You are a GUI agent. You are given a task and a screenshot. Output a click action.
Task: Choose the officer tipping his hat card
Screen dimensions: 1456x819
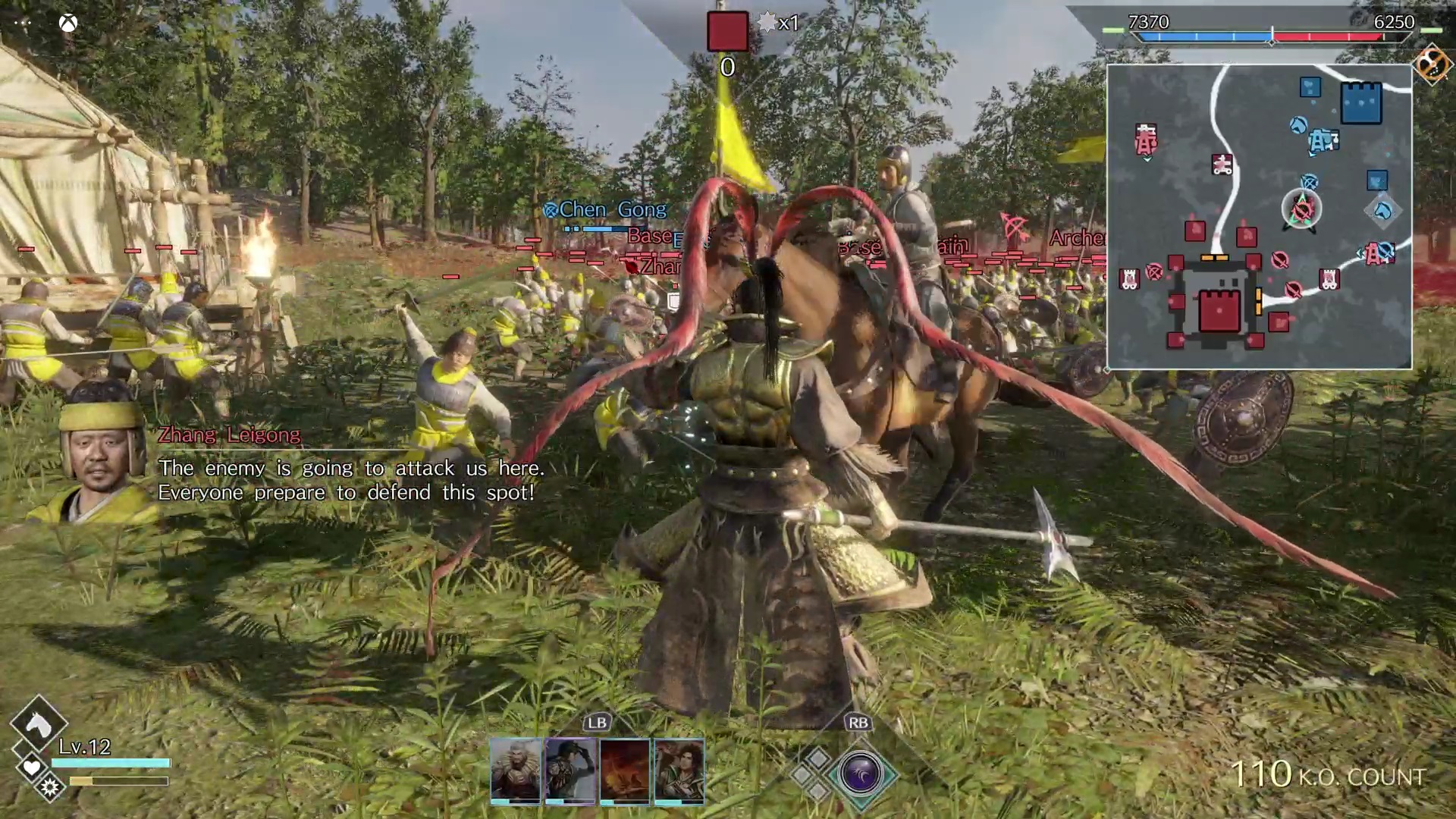pos(570,770)
